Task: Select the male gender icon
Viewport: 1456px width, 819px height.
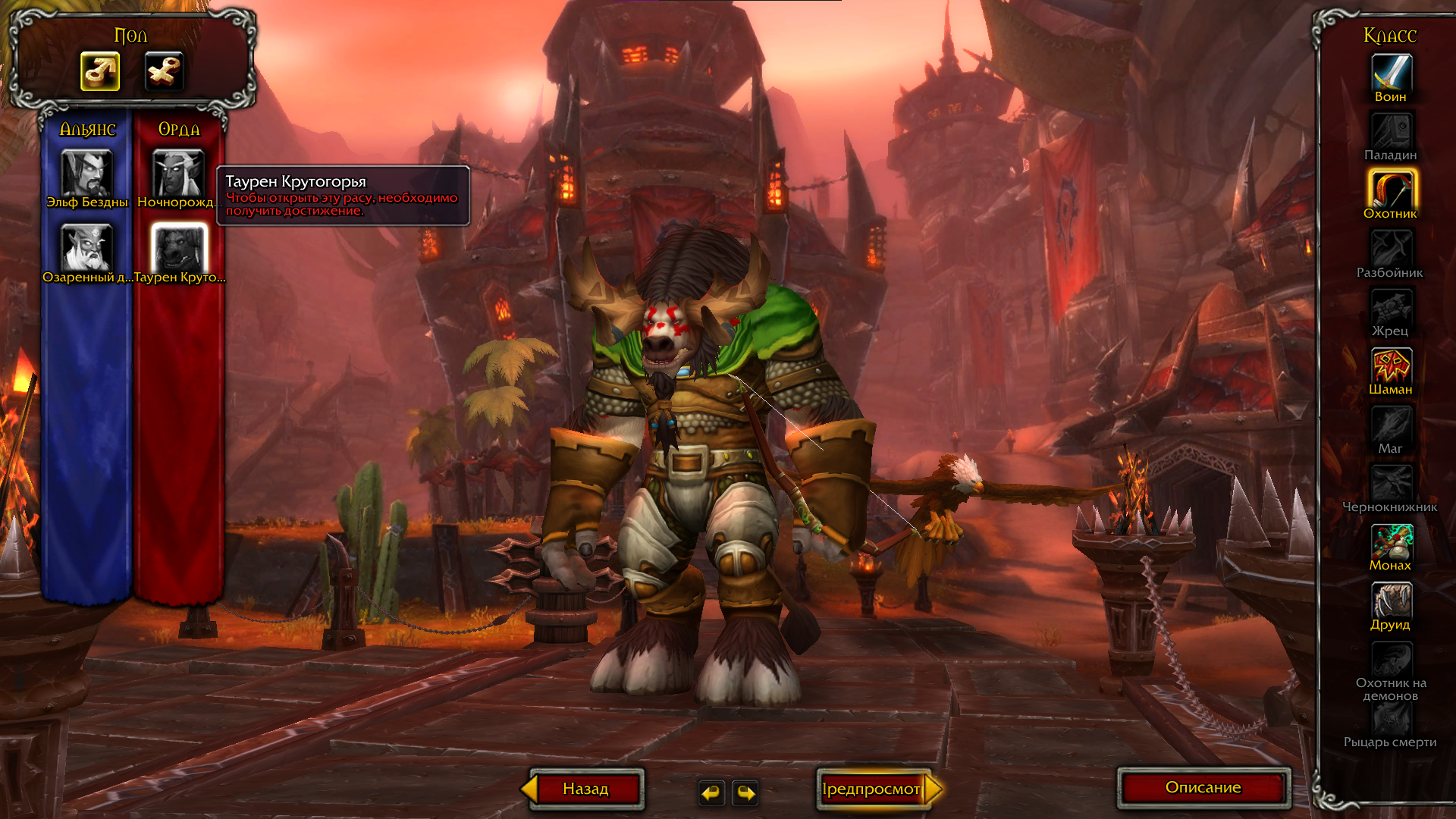Action: point(100,72)
